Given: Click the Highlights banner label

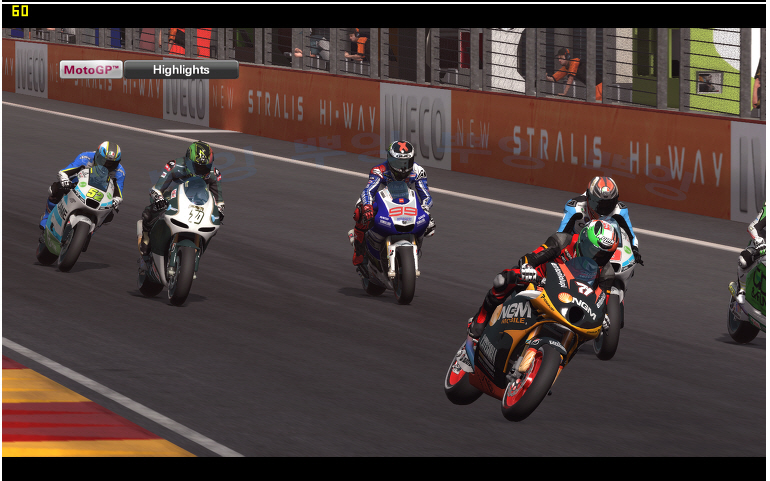Looking at the screenshot, I should [181, 70].
